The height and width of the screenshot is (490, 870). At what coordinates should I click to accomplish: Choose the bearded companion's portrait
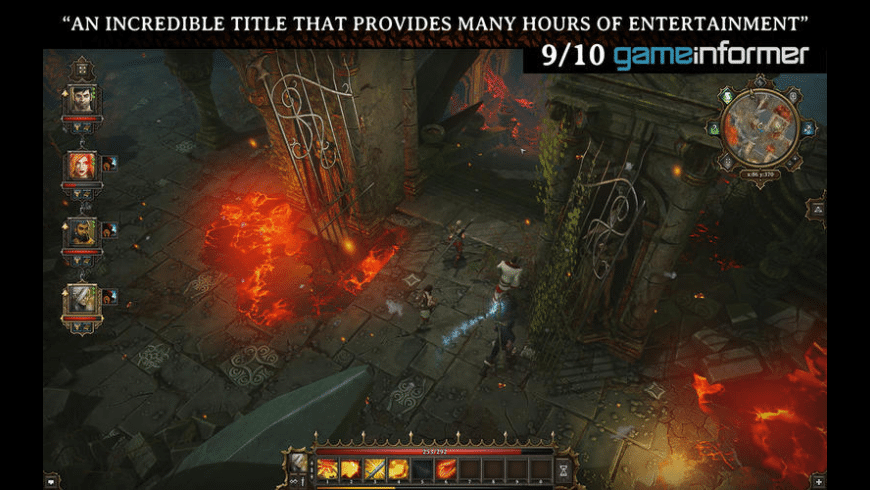79,231
